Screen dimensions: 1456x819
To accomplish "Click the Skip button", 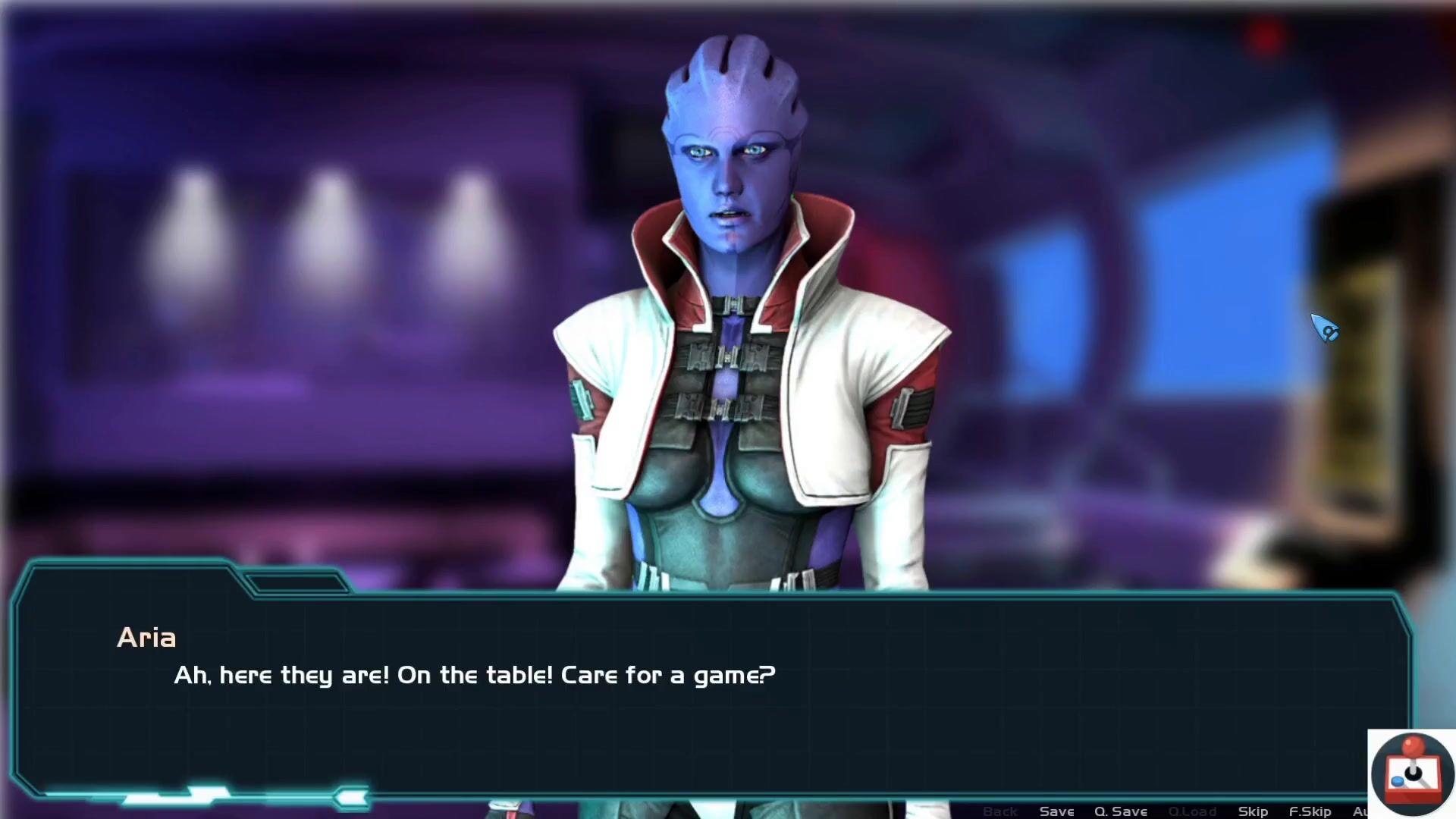I will (x=1253, y=811).
